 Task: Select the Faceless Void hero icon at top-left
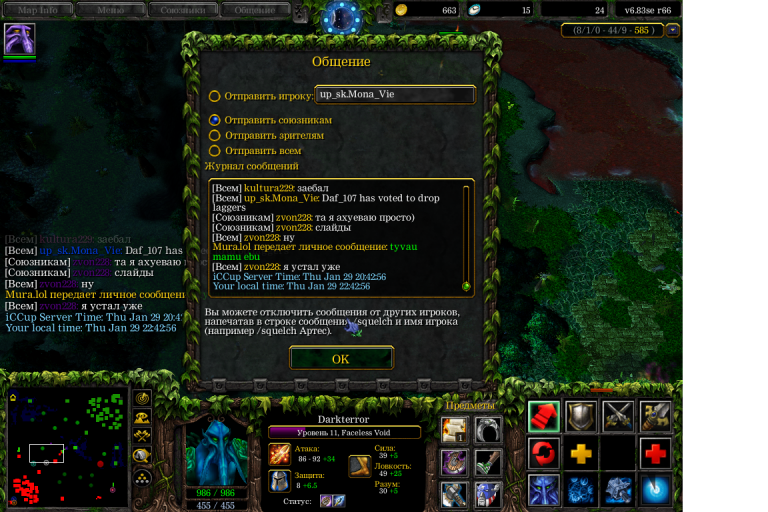pos(19,39)
